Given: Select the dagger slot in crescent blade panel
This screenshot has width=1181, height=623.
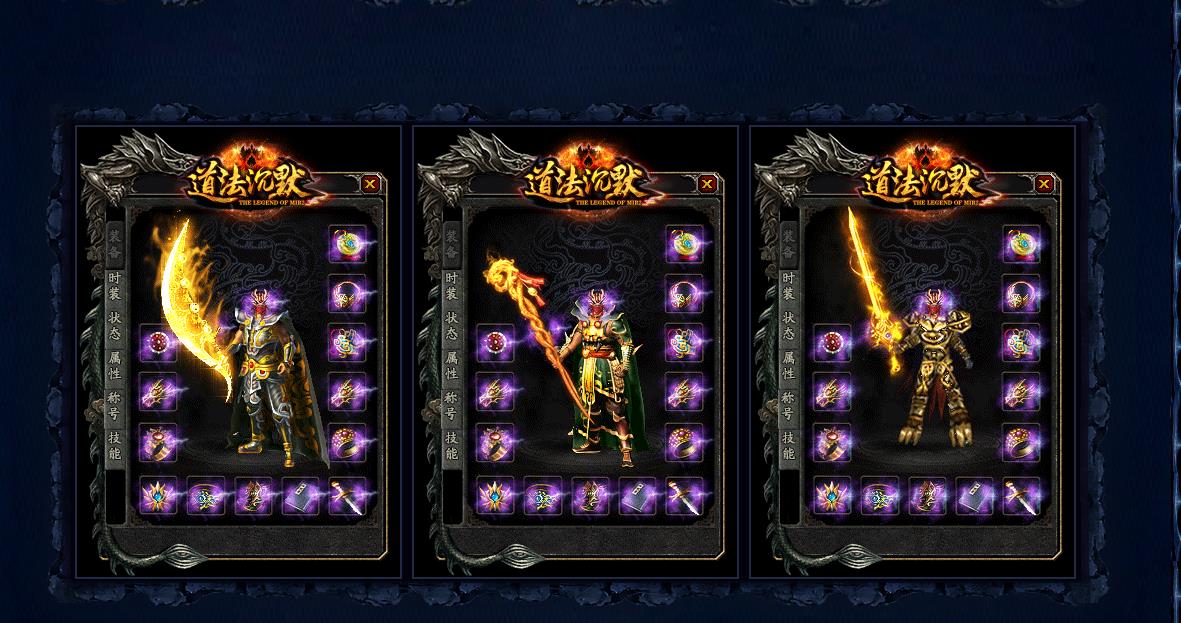Looking at the screenshot, I should coord(348,496).
